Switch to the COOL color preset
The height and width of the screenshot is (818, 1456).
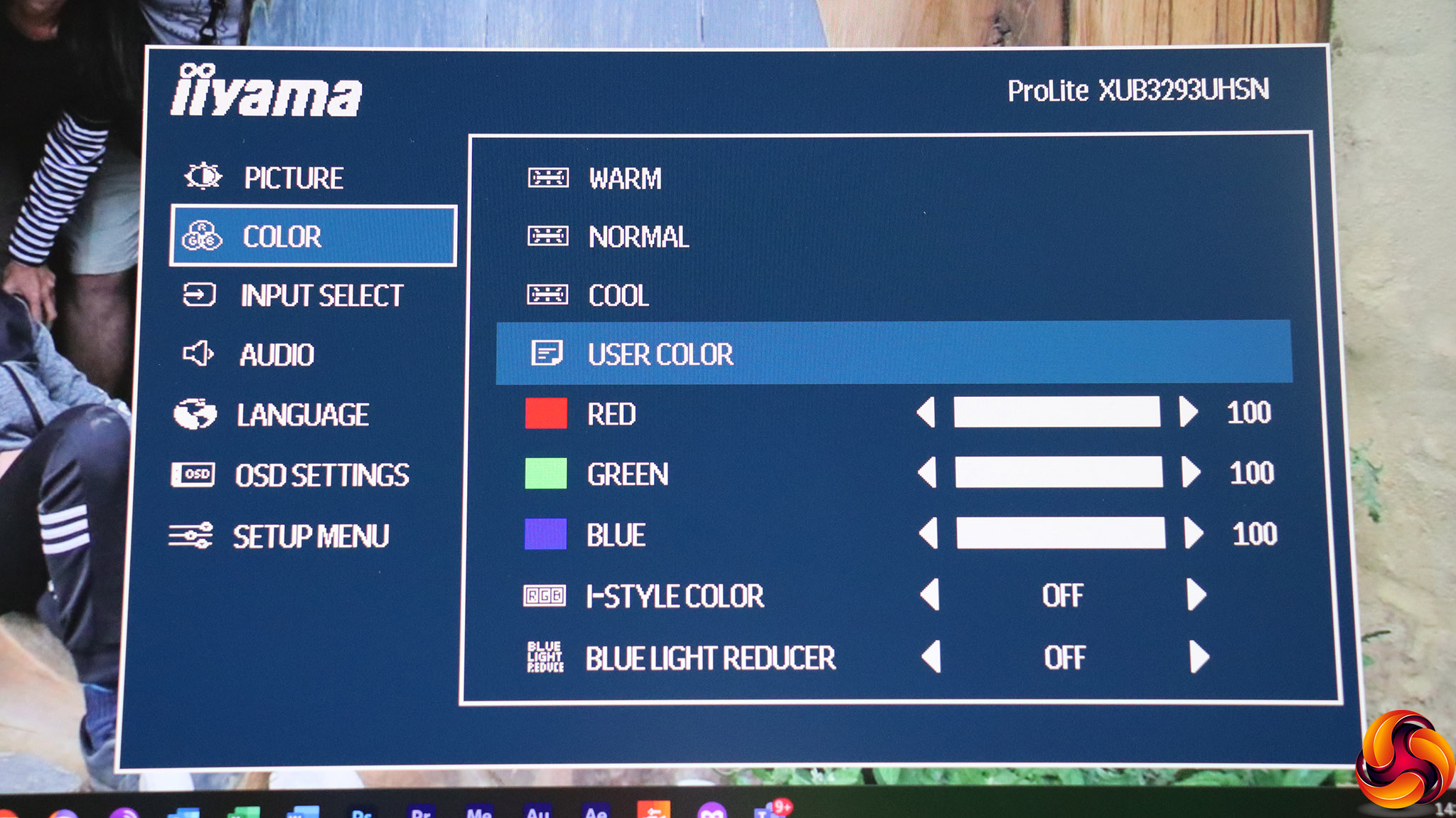click(x=618, y=296)
